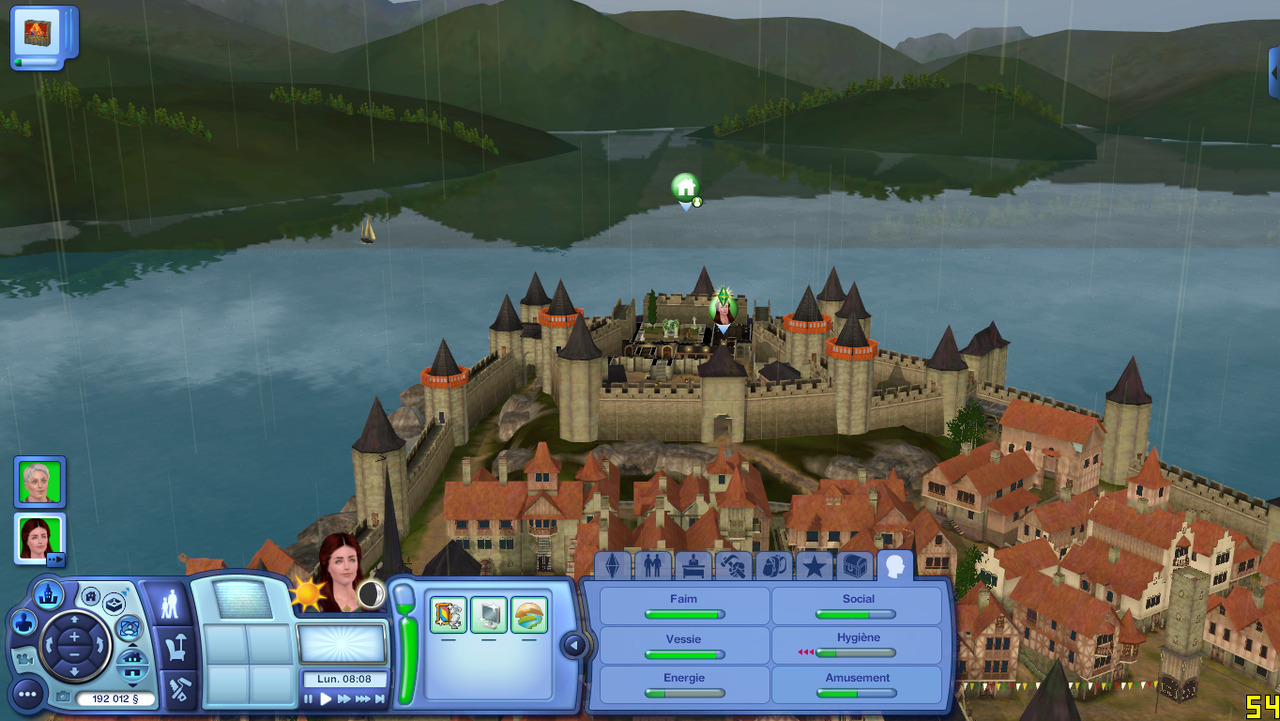Screen dimensions: 1280x721
Task: Open the Inventory tab with backpack icon
Action: pos(773,567)
